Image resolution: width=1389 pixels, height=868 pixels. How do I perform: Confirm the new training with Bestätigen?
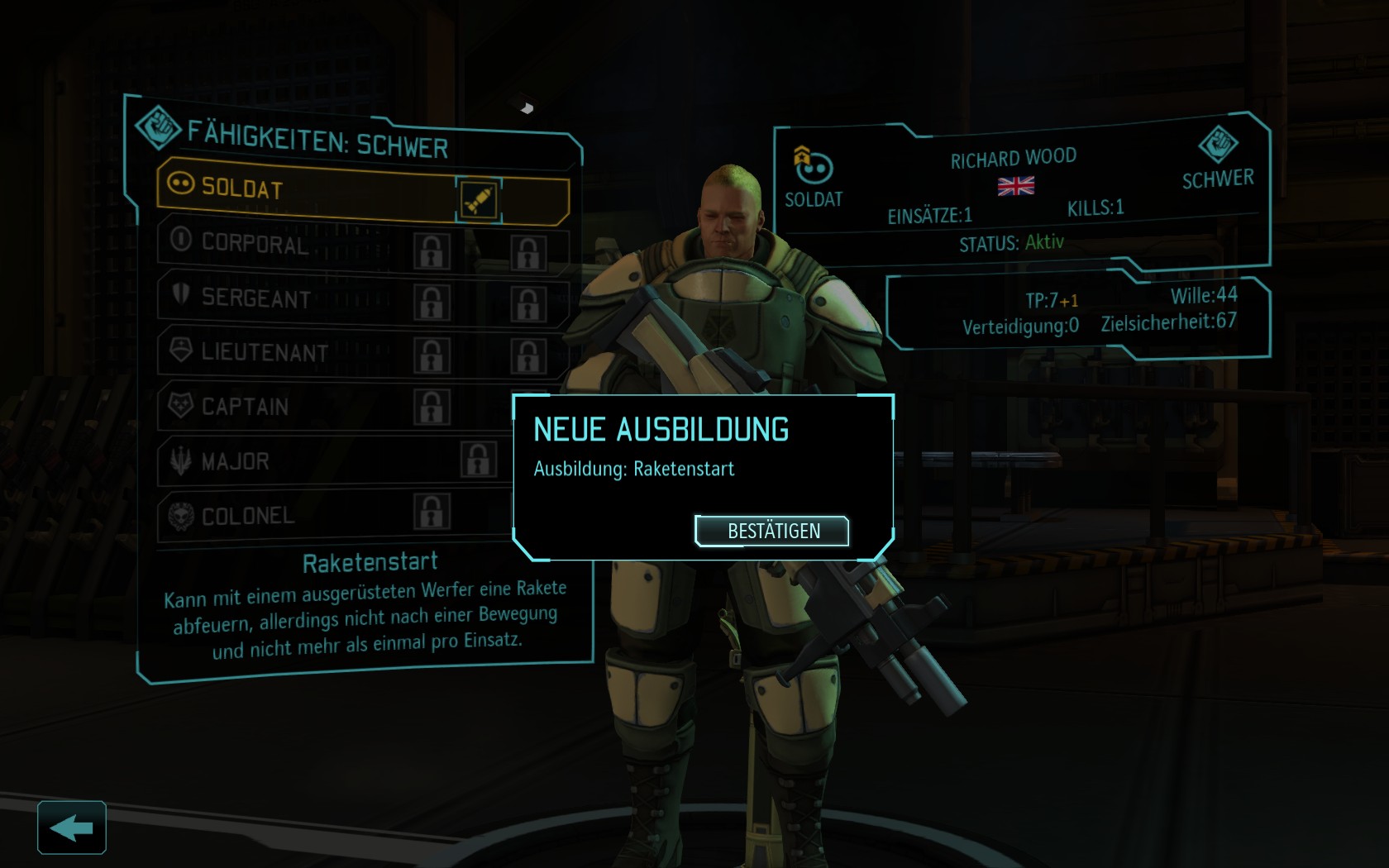point(772,531)
